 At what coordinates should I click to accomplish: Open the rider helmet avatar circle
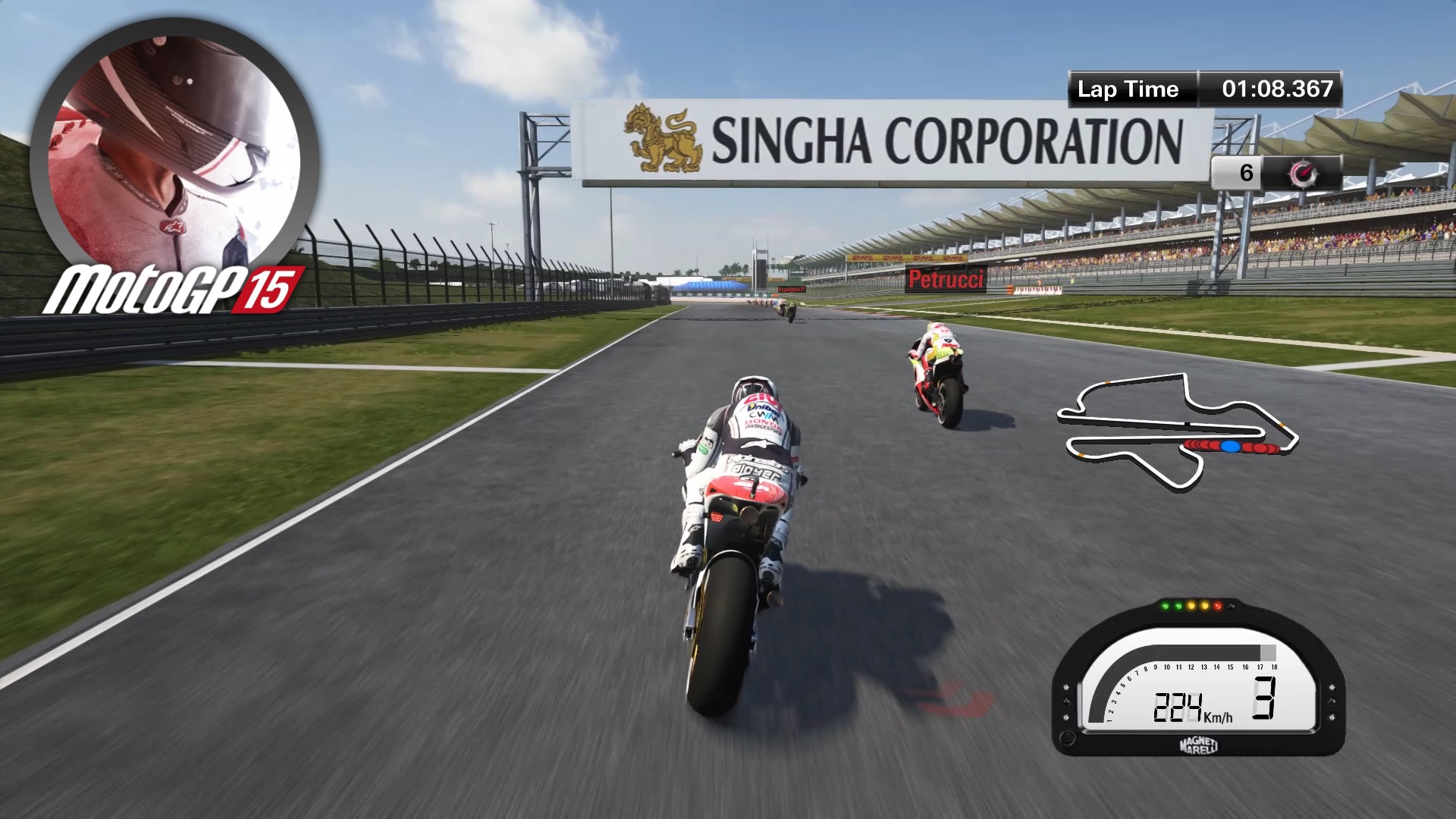point(171,140)
